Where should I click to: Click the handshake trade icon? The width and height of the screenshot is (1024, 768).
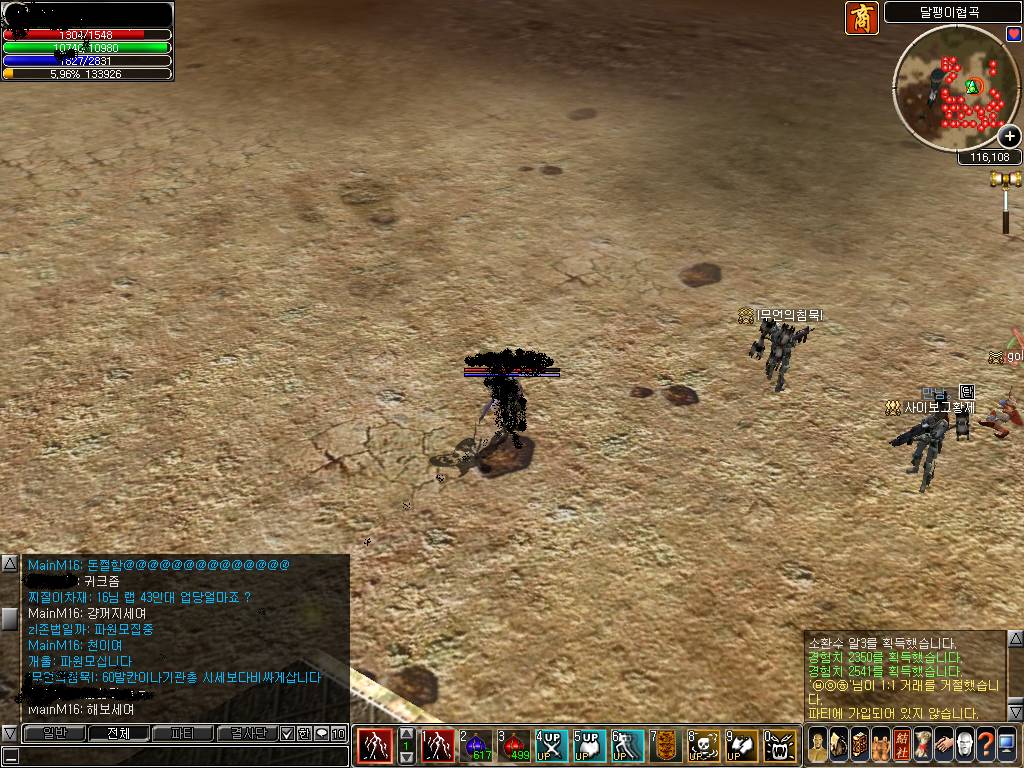point(943,745)
